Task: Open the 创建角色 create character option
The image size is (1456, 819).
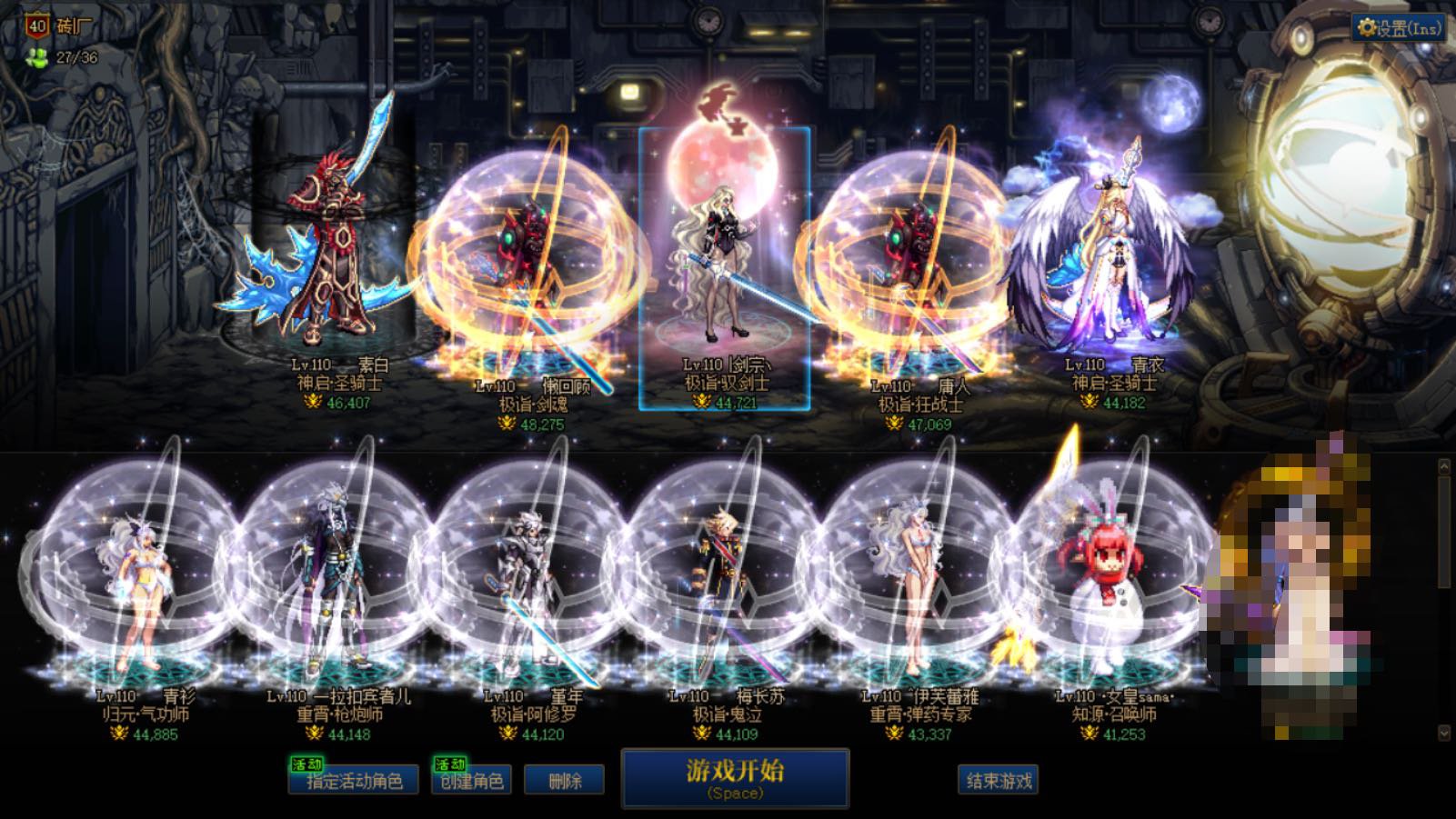Action: tap(471, 780)
